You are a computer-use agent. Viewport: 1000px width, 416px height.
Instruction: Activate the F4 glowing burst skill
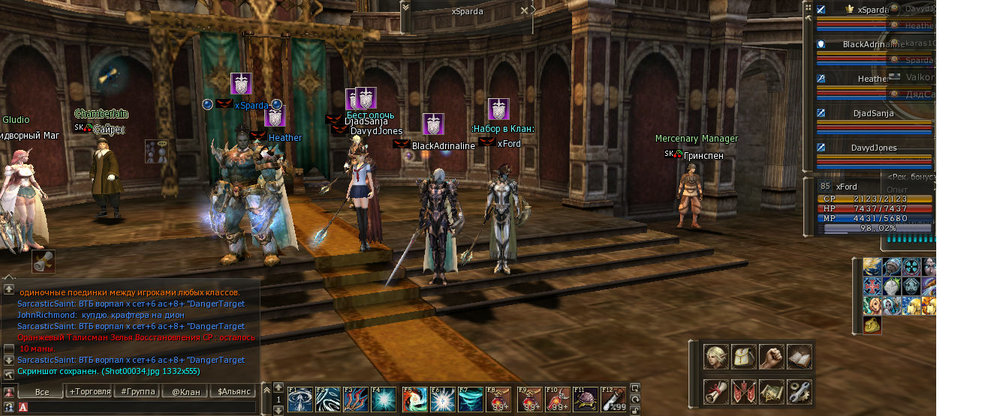[x=383, y=400]
